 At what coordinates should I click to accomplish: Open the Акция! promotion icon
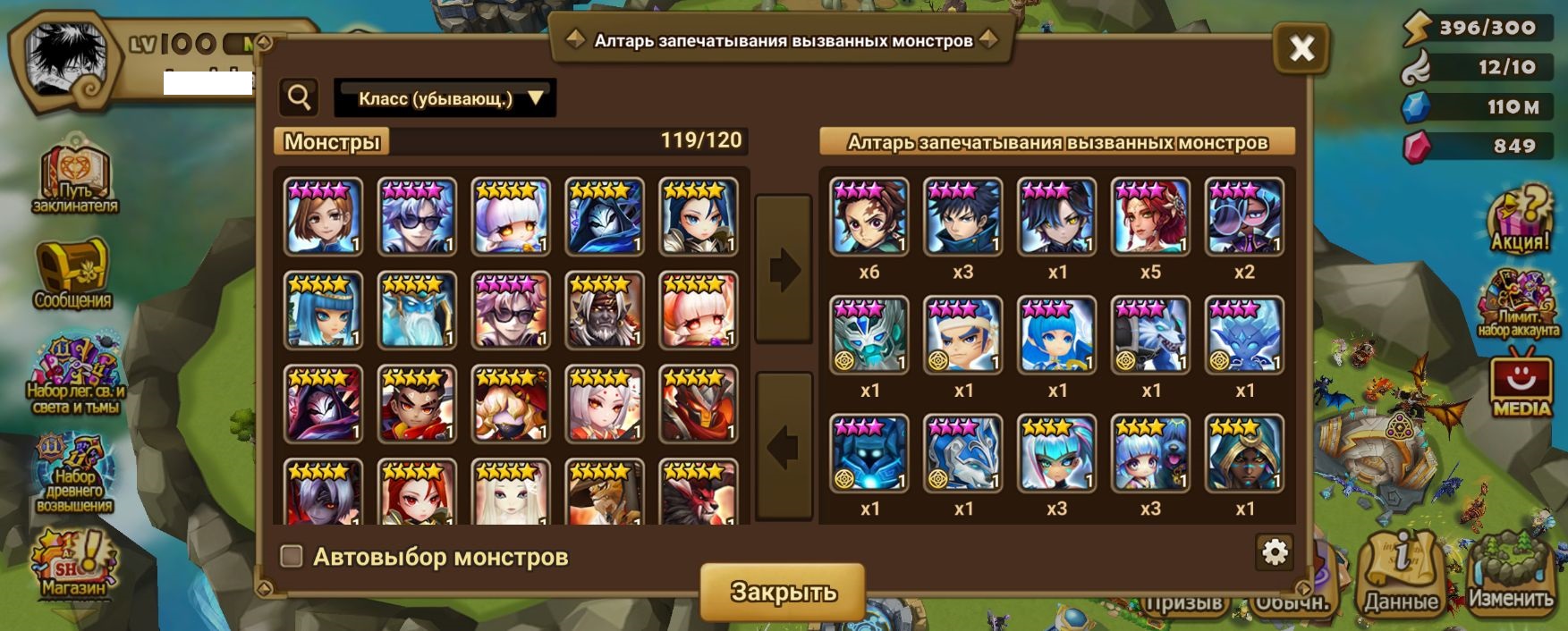click(x=1520, y=220)
